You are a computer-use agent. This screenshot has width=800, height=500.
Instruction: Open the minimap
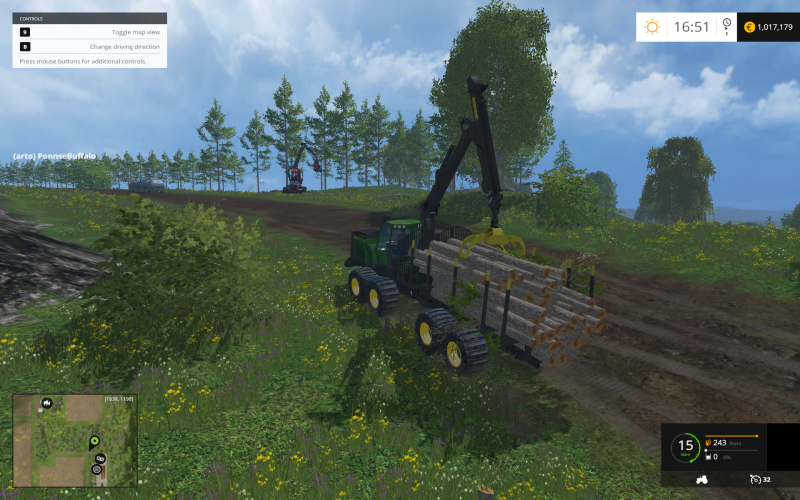73,440
